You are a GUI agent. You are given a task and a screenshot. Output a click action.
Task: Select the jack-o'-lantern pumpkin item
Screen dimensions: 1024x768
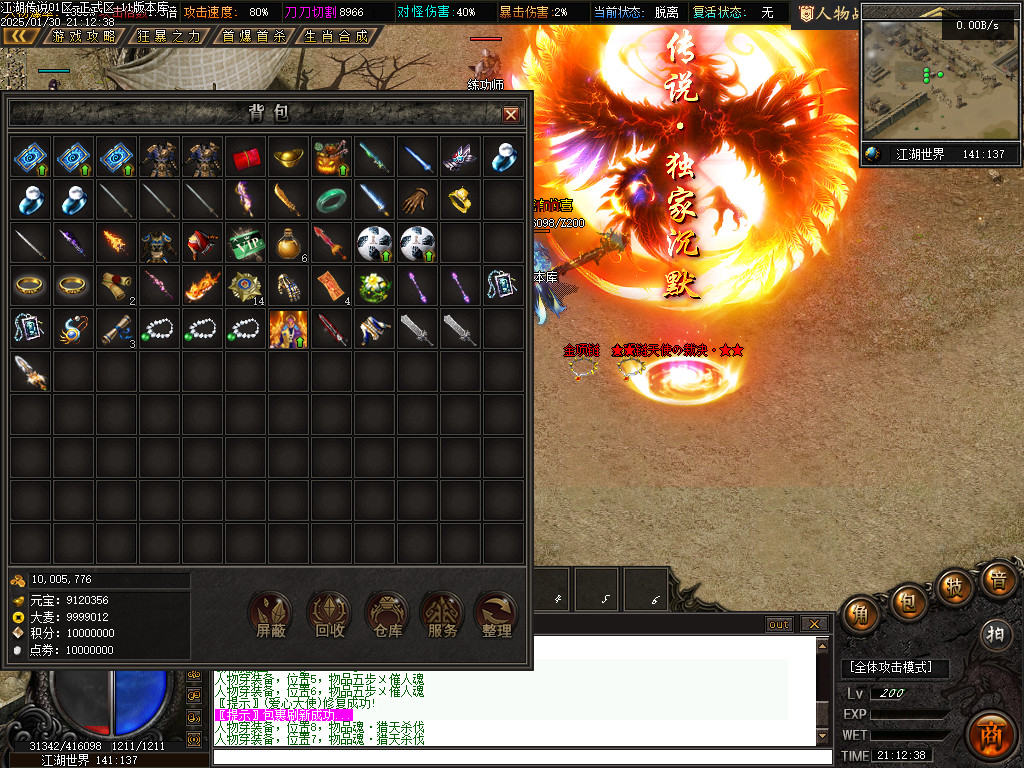[x=331, y=157]
